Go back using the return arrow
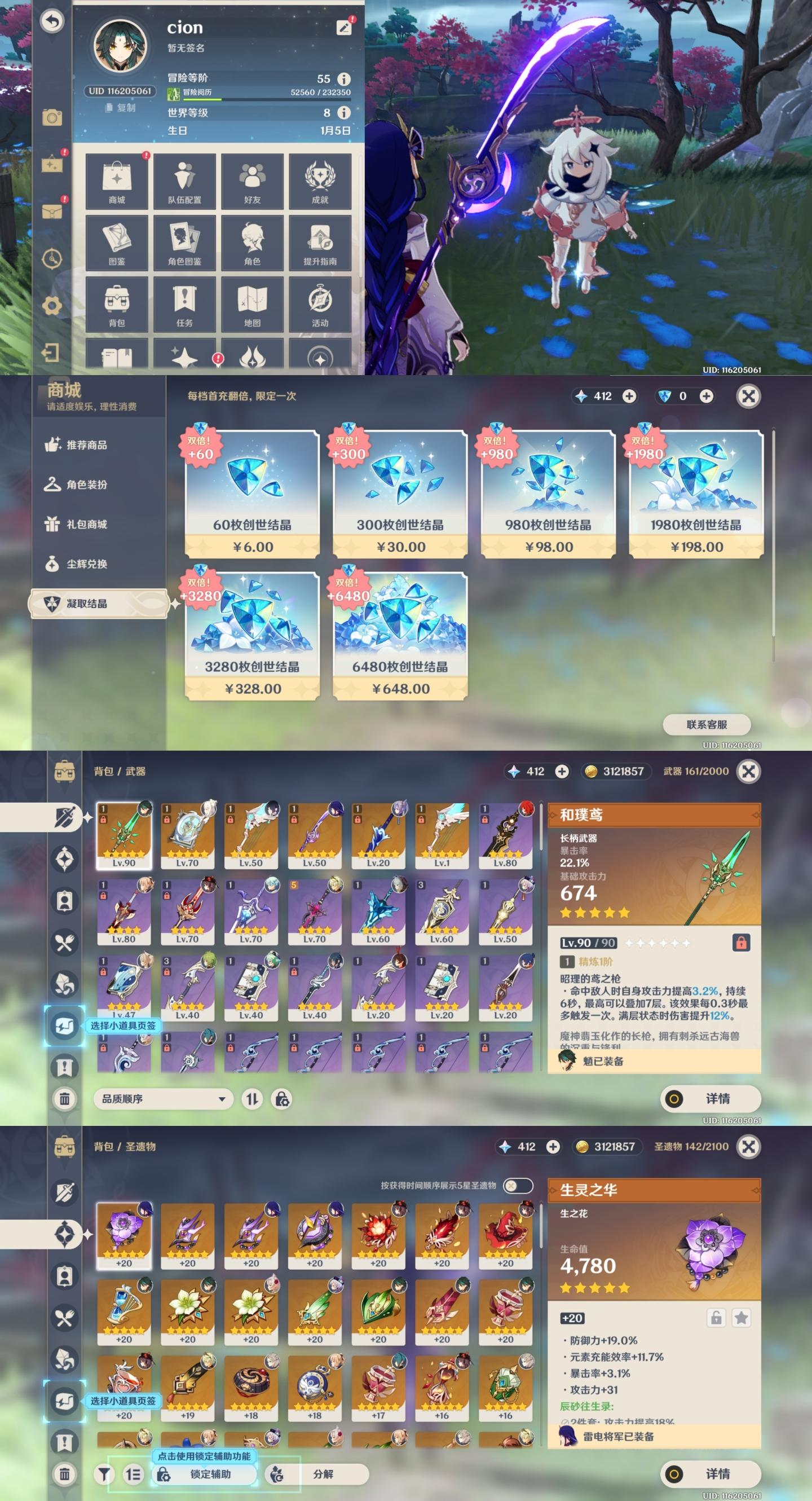This screenshot has width=812, height=1501. [x=52, y=21]
